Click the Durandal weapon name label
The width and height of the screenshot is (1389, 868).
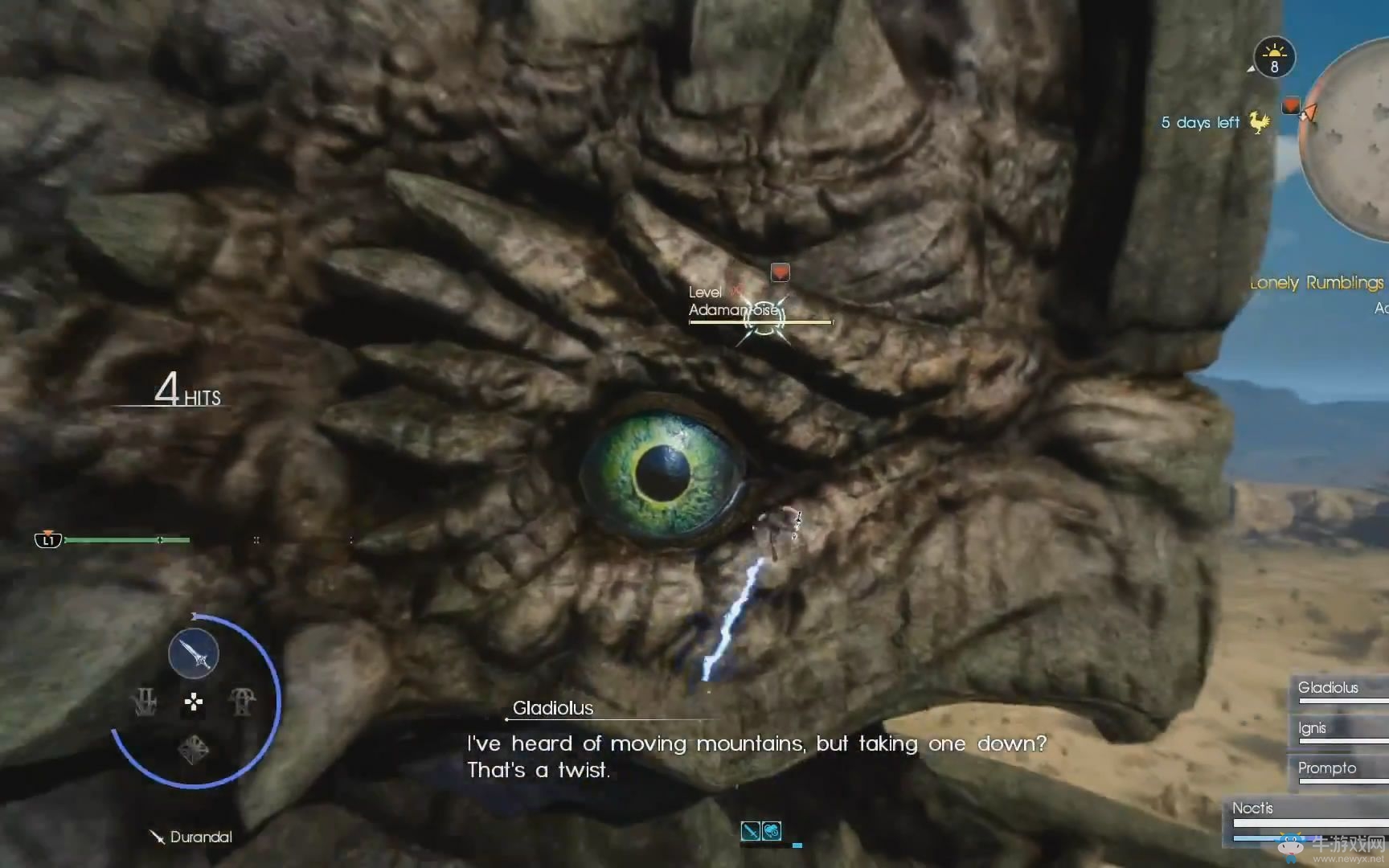[x=200, y=837]
